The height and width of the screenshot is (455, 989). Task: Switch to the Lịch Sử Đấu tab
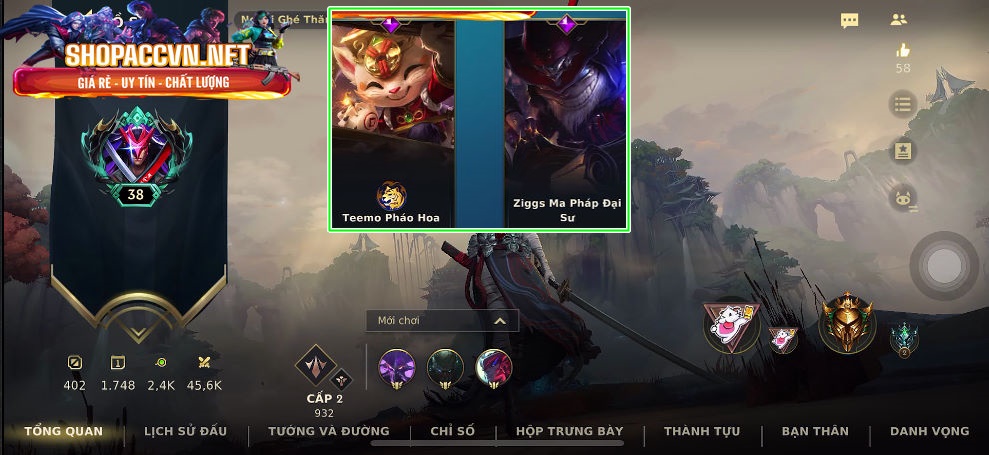pyautogui.click(x=185, y=431)
